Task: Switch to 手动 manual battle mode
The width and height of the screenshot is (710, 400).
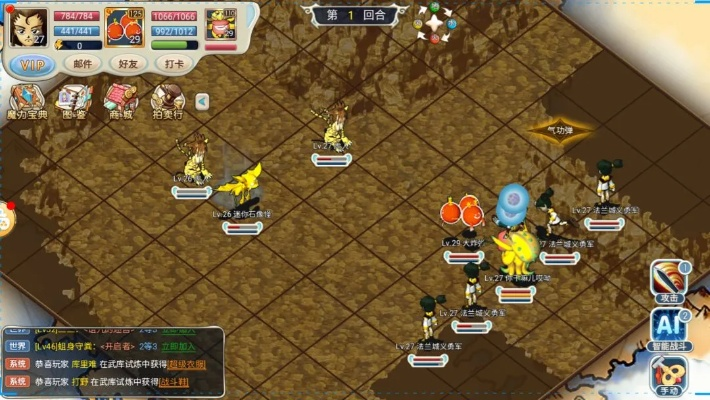Action: pyautogui.click(x=669, y=375)
